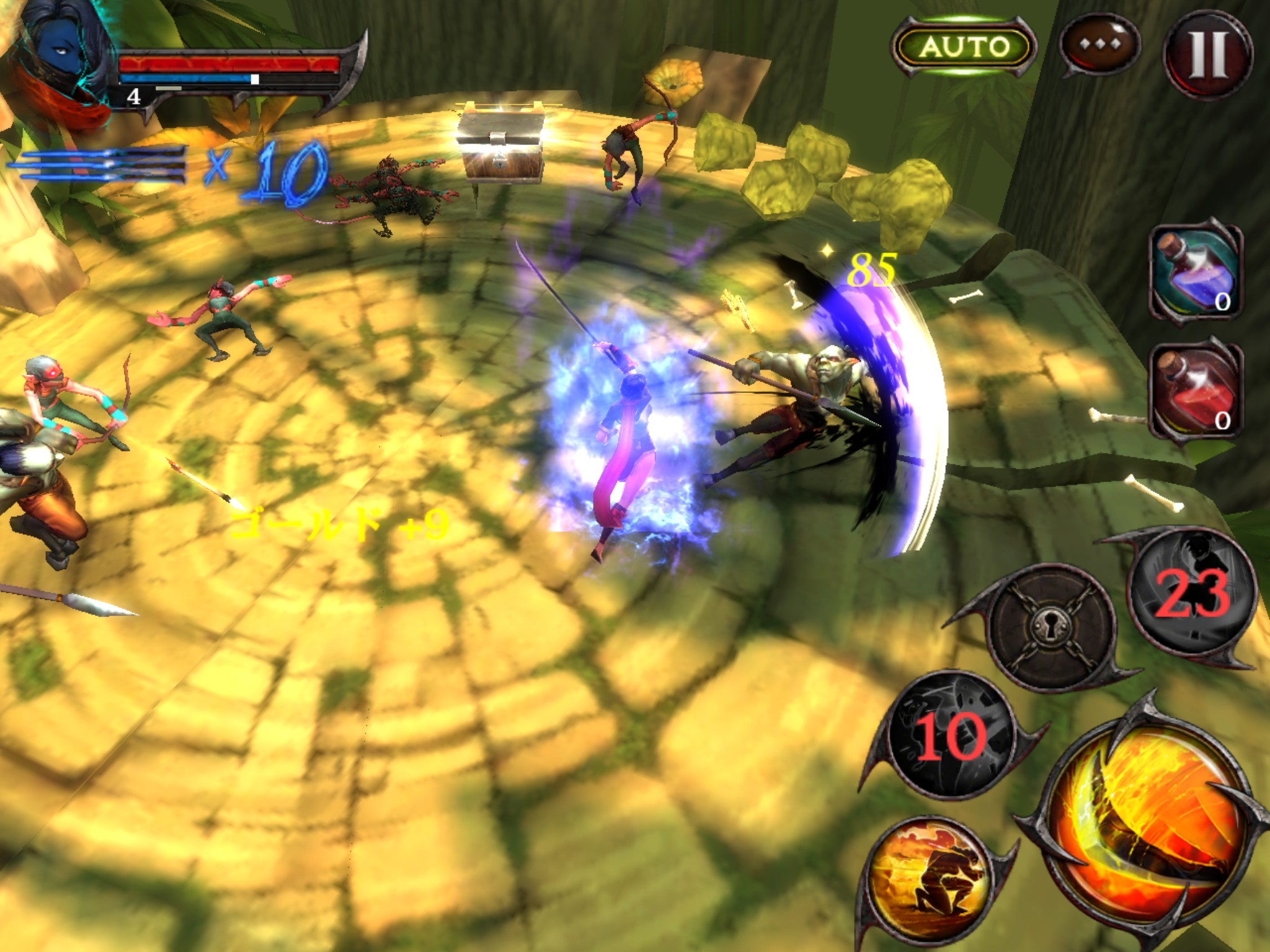Viewport: 1270px width, 952px height.
Task: Toggle the AUTO battle button
Action: point(963,46)
